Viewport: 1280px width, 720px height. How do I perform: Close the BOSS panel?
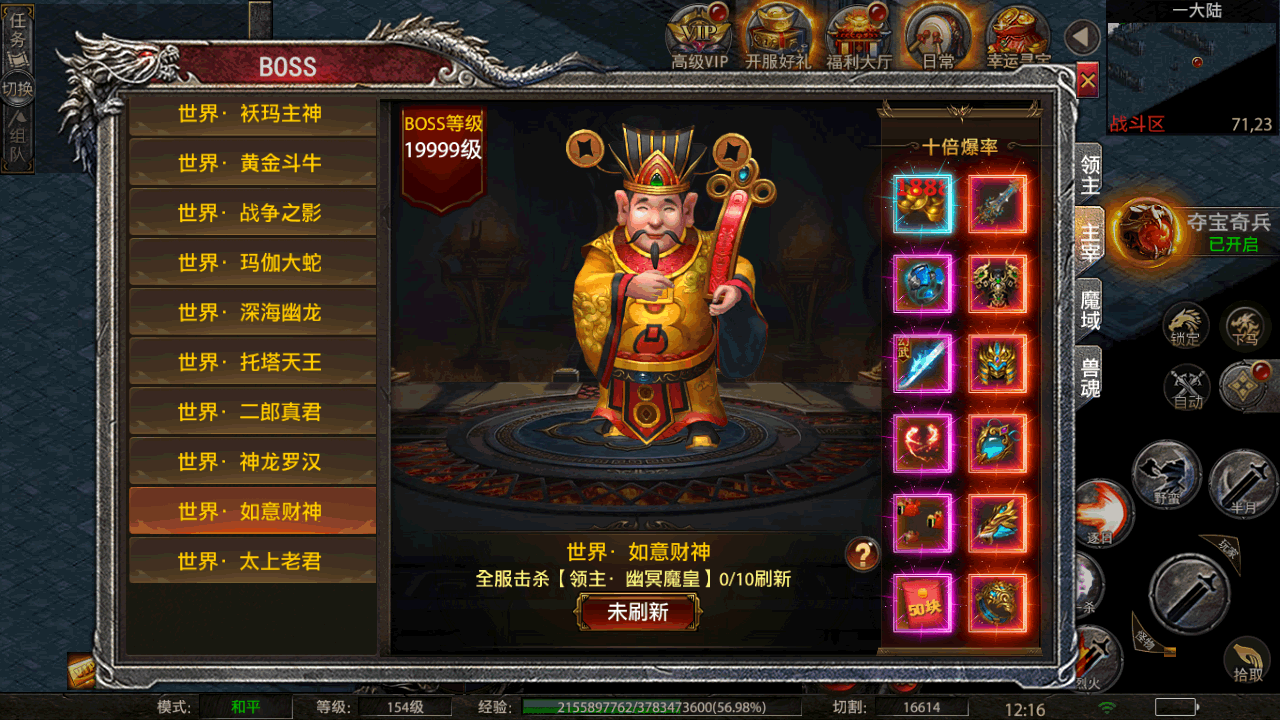point(1088,80)
